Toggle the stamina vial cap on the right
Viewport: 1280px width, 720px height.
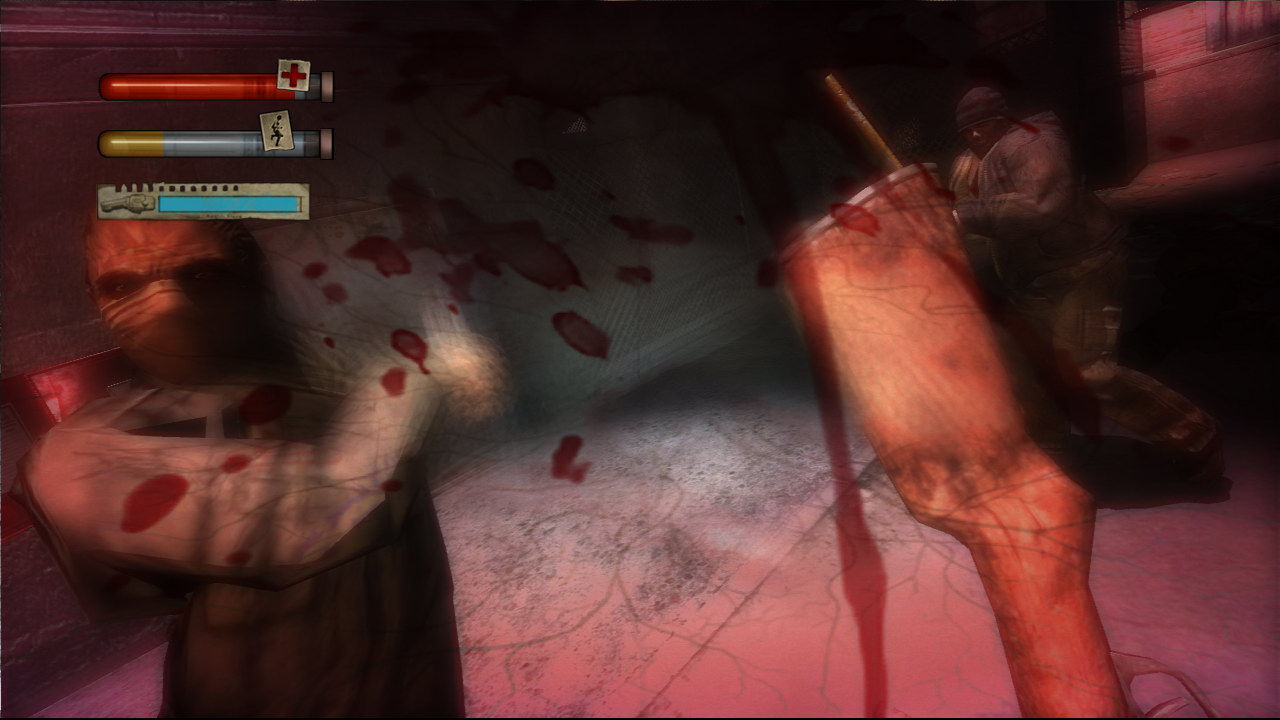tap(326, 145)
